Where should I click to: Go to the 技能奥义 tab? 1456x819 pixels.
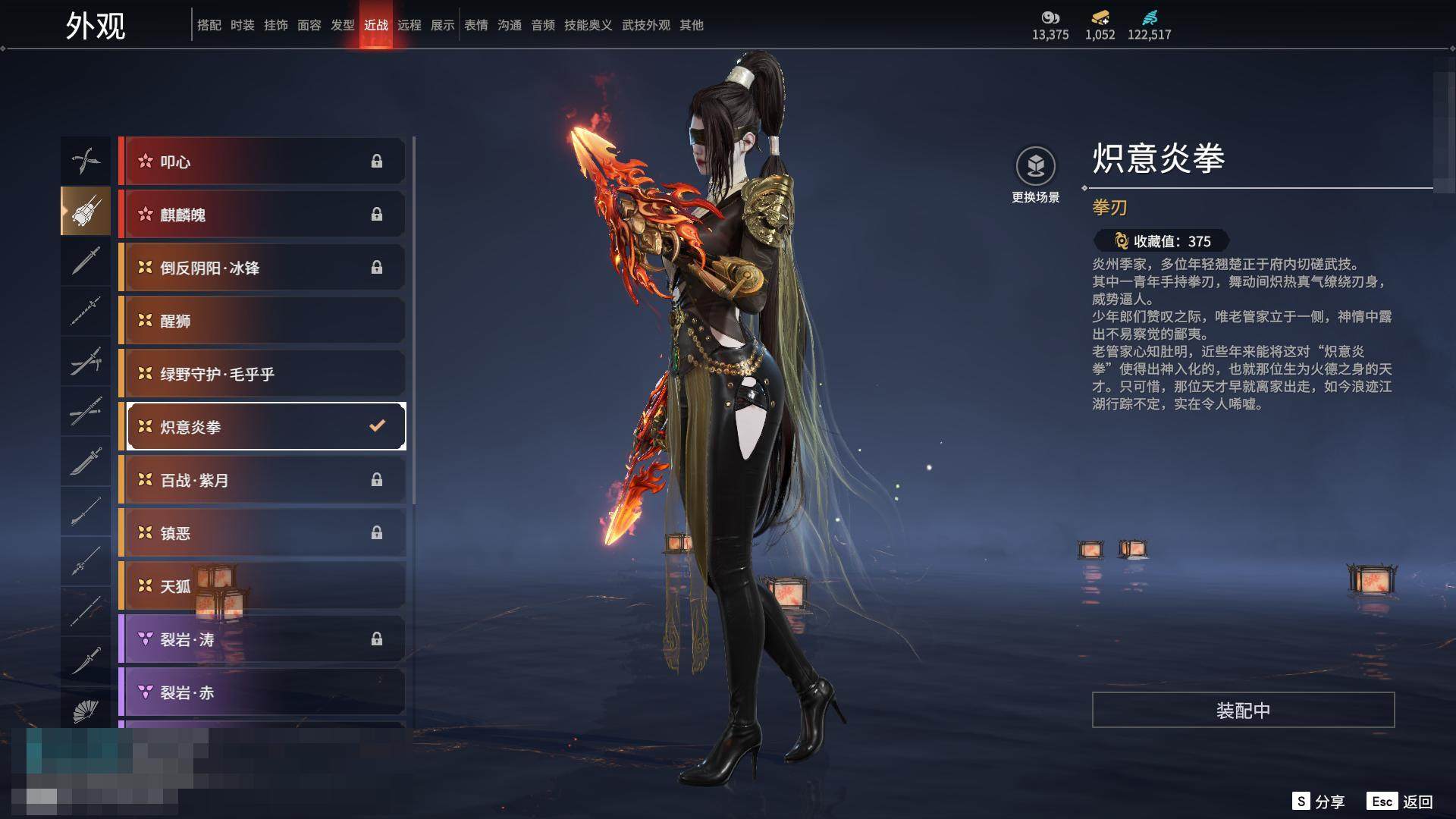point(588,25)
